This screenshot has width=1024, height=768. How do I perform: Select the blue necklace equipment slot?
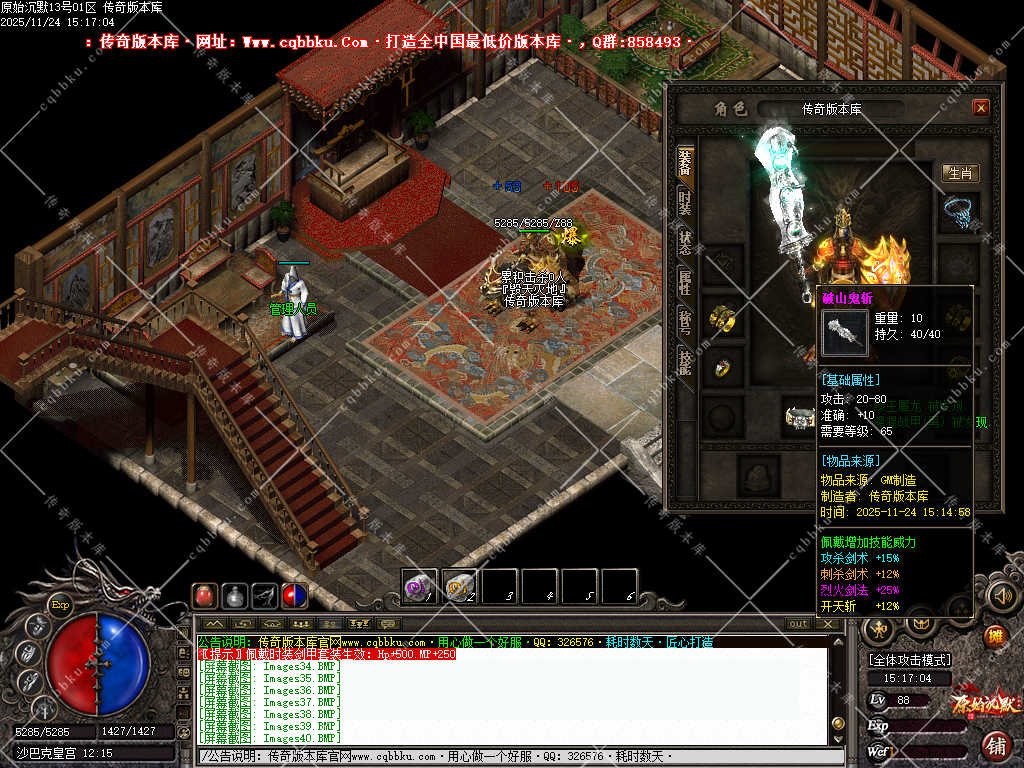tap(960, 213)
